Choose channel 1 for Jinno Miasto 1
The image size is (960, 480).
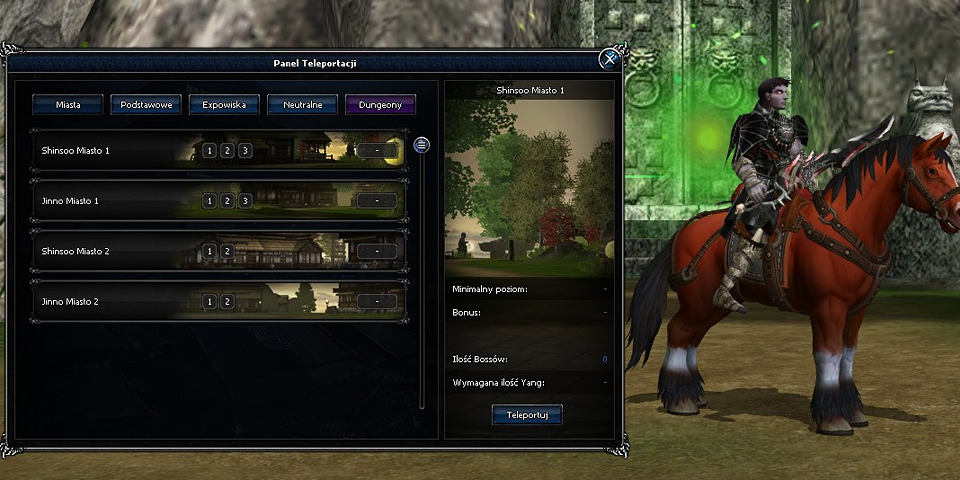click(209, 201)
